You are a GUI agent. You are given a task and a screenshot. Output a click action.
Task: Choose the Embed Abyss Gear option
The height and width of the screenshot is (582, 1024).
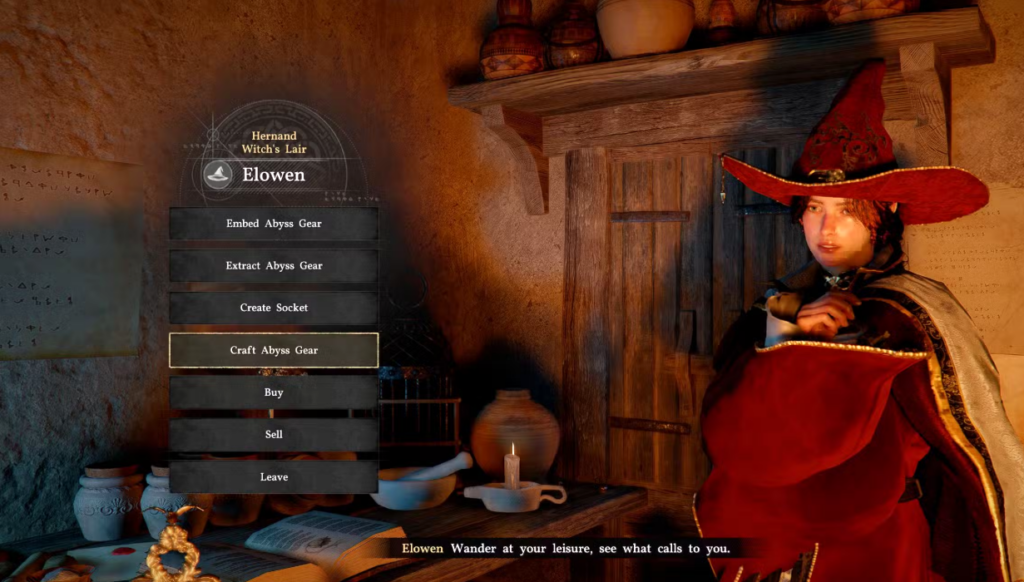[x=273, y=224]
